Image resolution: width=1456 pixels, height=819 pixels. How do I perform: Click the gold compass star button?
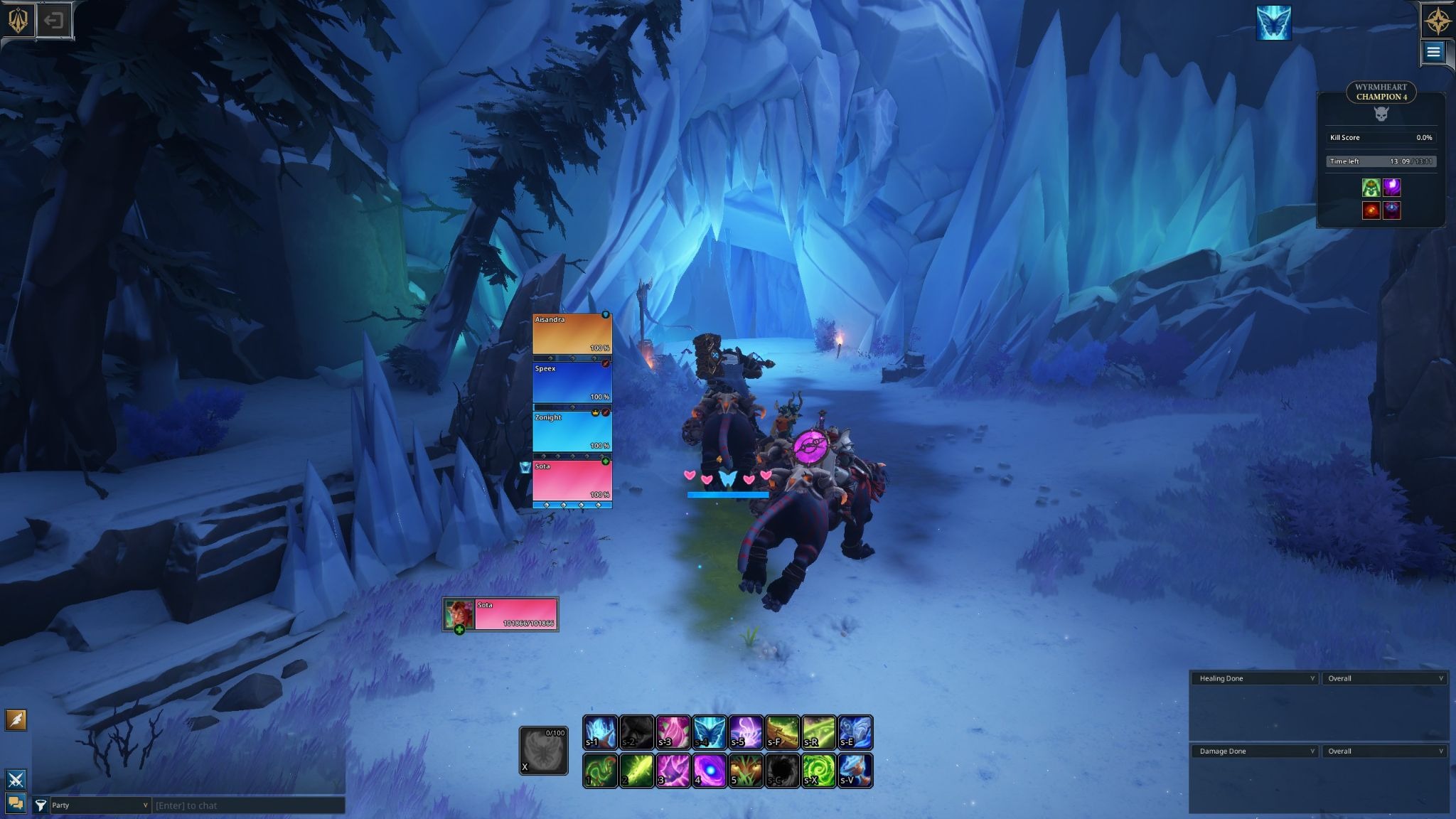tap(1438, 21)
